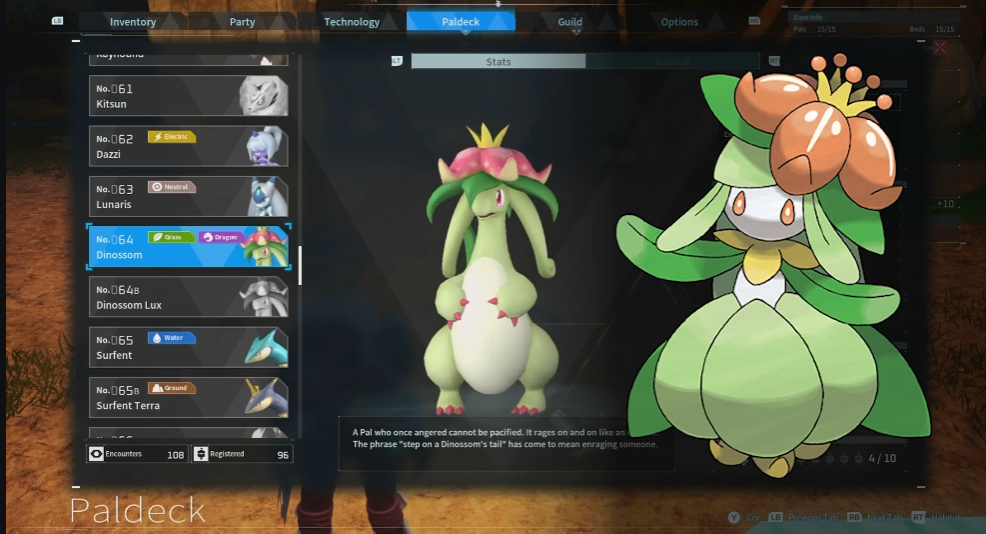The image size is (986, 534).
Task: Choose the Surfent Terra entry
Action: coord(188,397)
